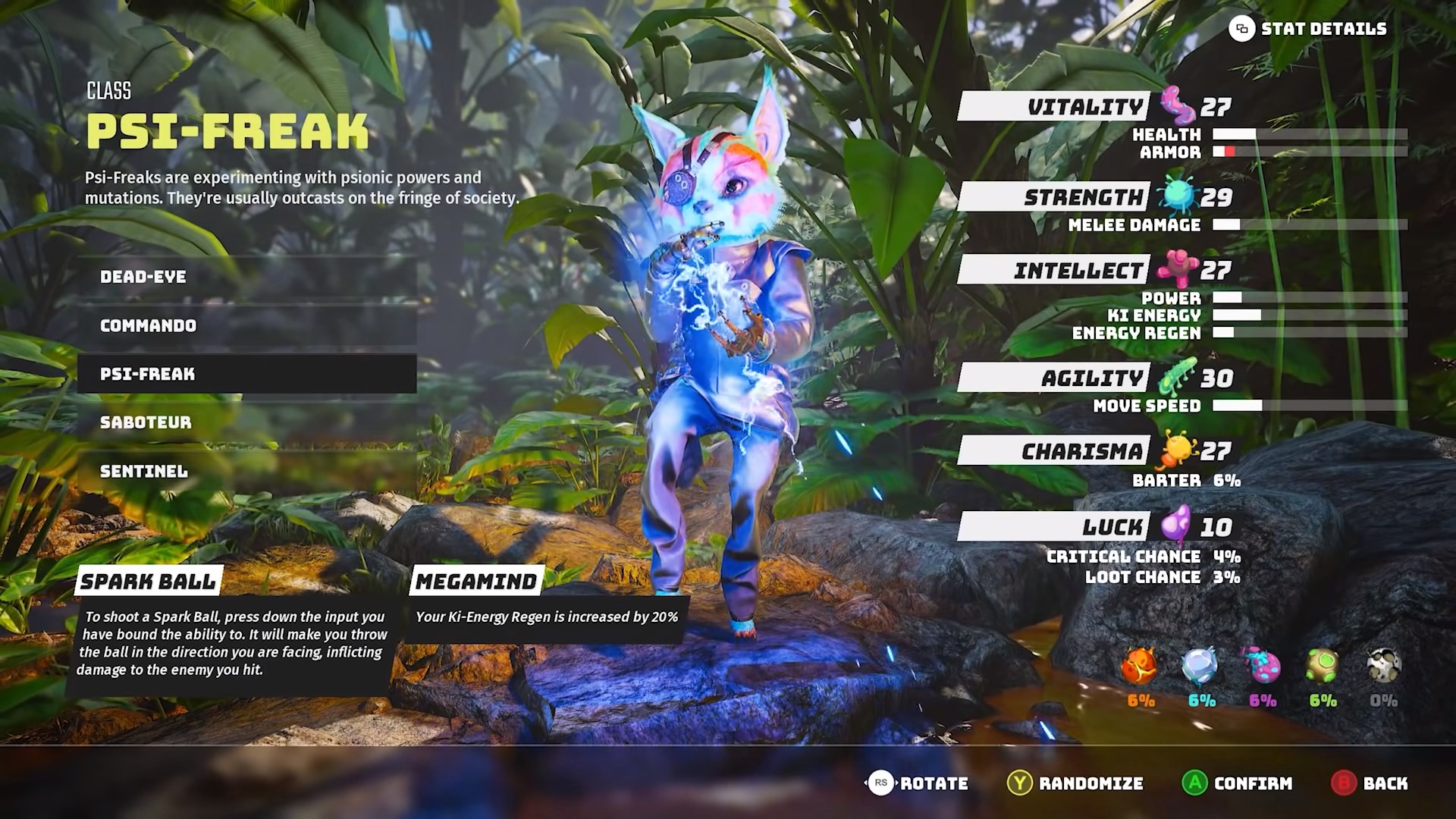Show the Megamind perk panel
This screenshot has width=1456, height=819.
pyautogui.click(x=476, y=582)
